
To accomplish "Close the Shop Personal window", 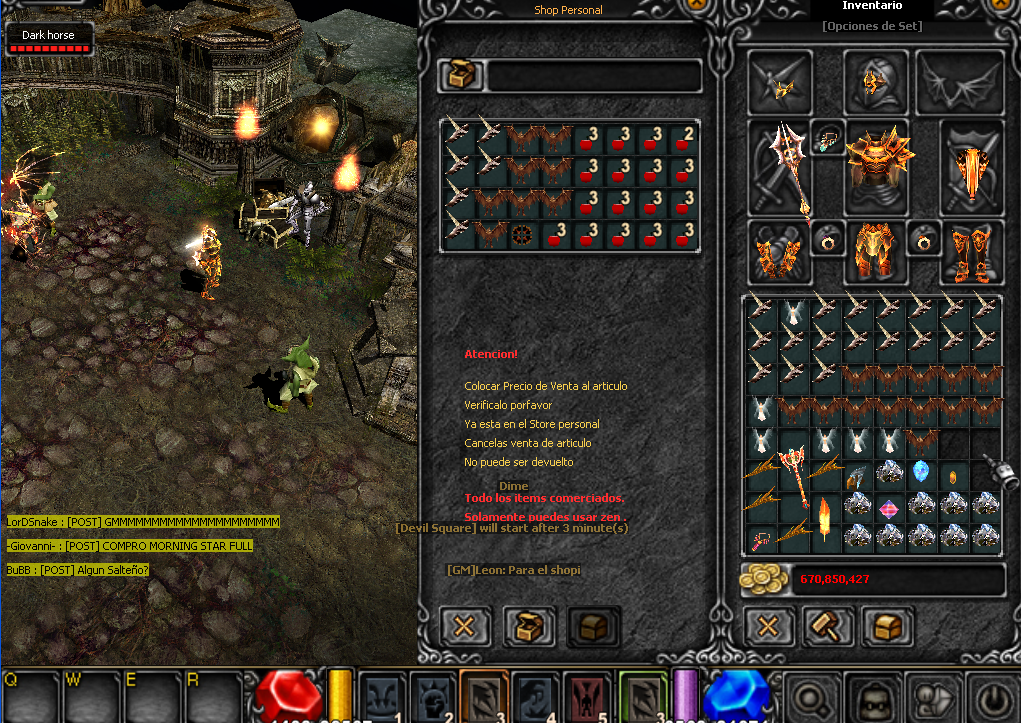I will [464, 627].
